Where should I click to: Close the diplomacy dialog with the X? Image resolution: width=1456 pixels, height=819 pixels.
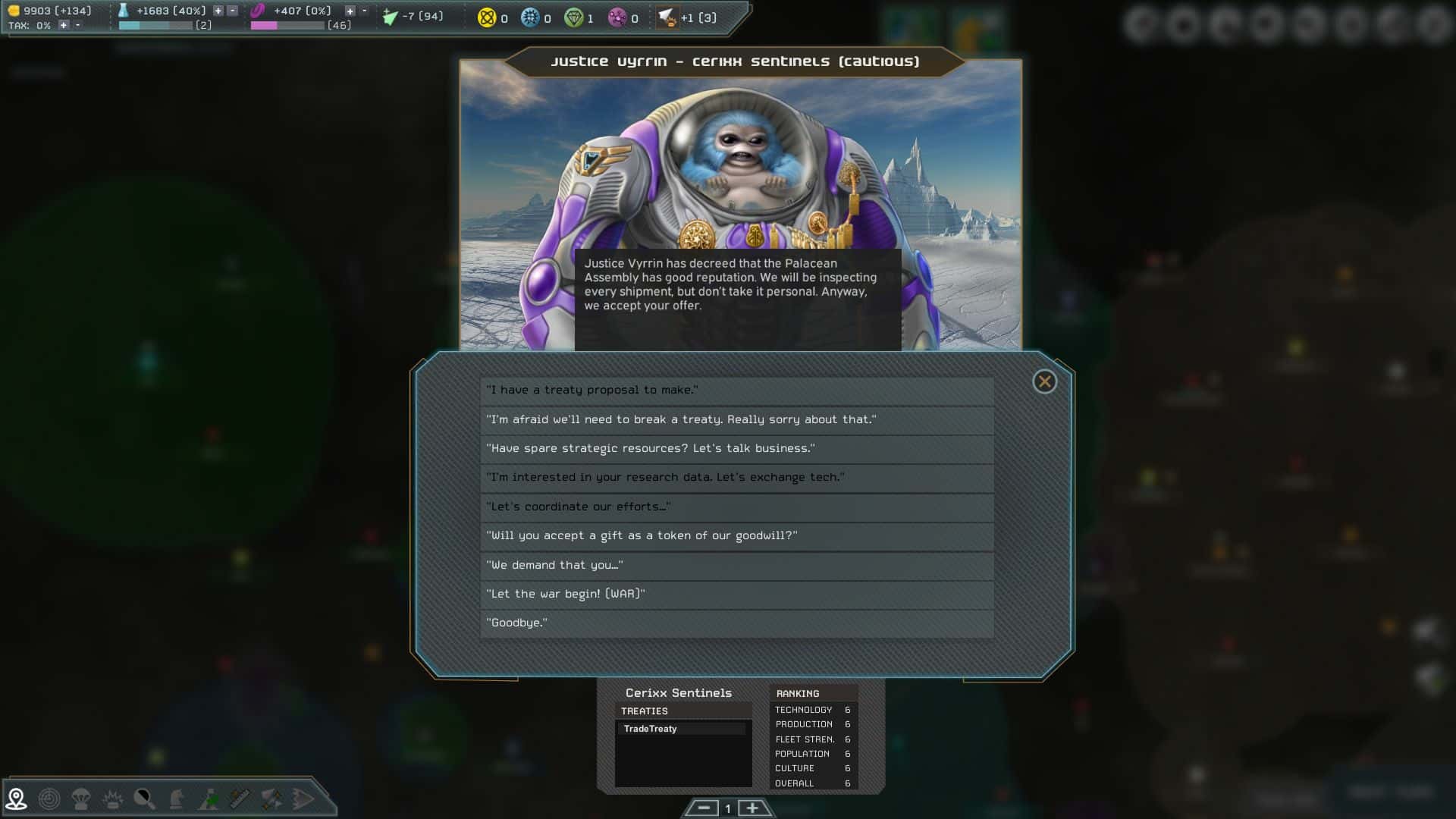tap(1045, 382)
